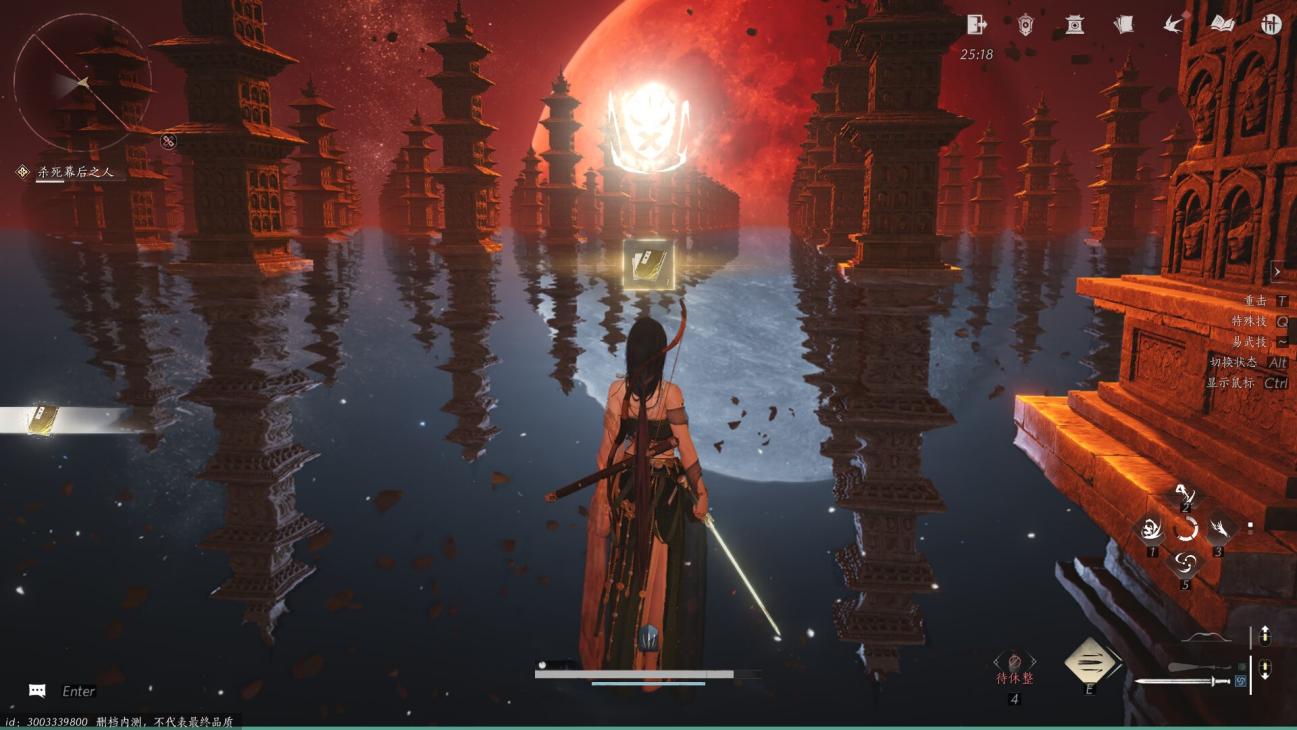The width and height of the screenshot is (1297, 730).
Task: Click the circular minimap
Action: click(82, 82)
